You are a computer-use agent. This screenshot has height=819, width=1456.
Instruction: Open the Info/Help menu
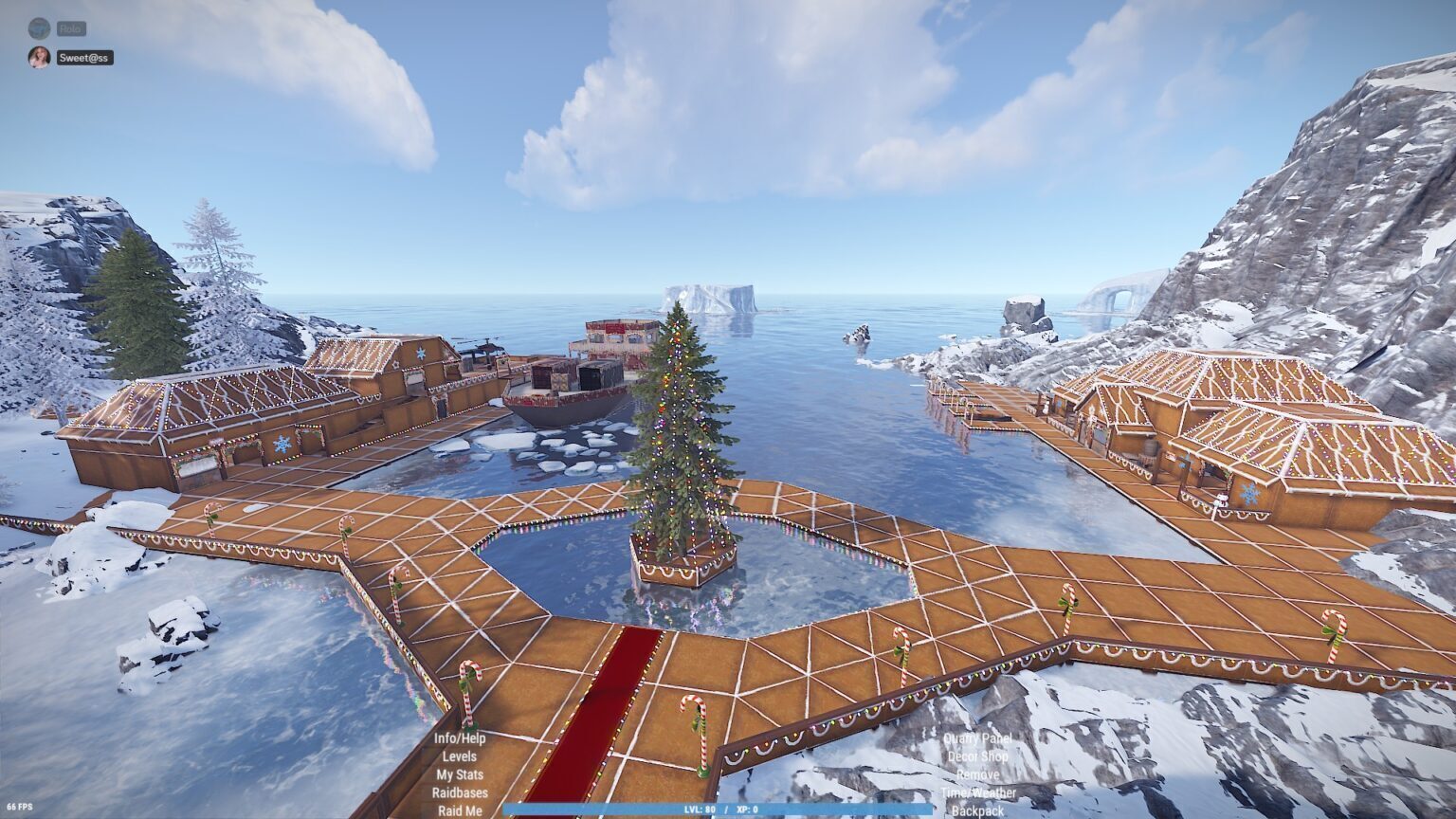460,738
